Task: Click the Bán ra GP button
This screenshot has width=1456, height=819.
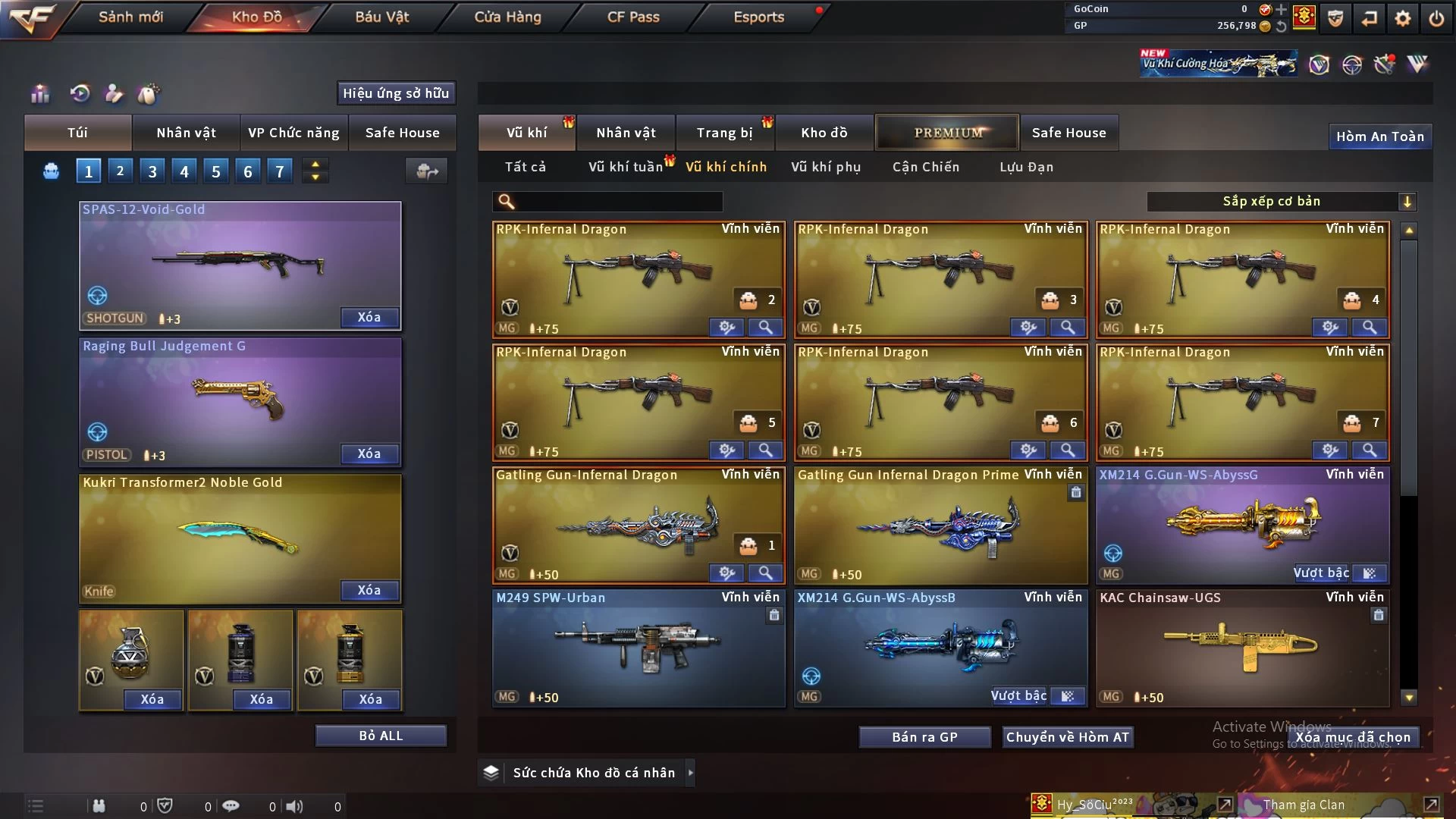Action: [924, 737]
